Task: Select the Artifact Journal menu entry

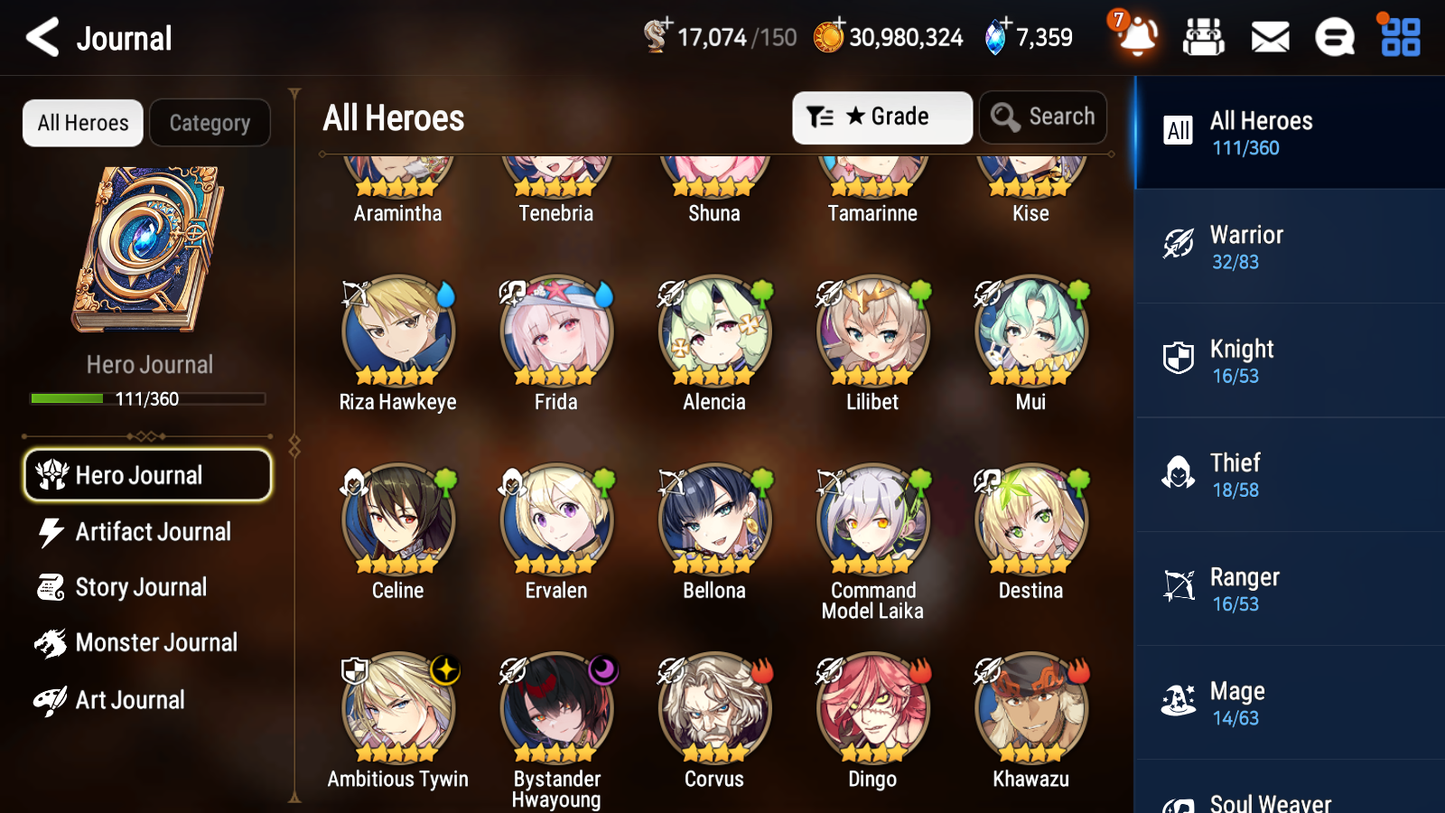Action: tap(152, 532)
